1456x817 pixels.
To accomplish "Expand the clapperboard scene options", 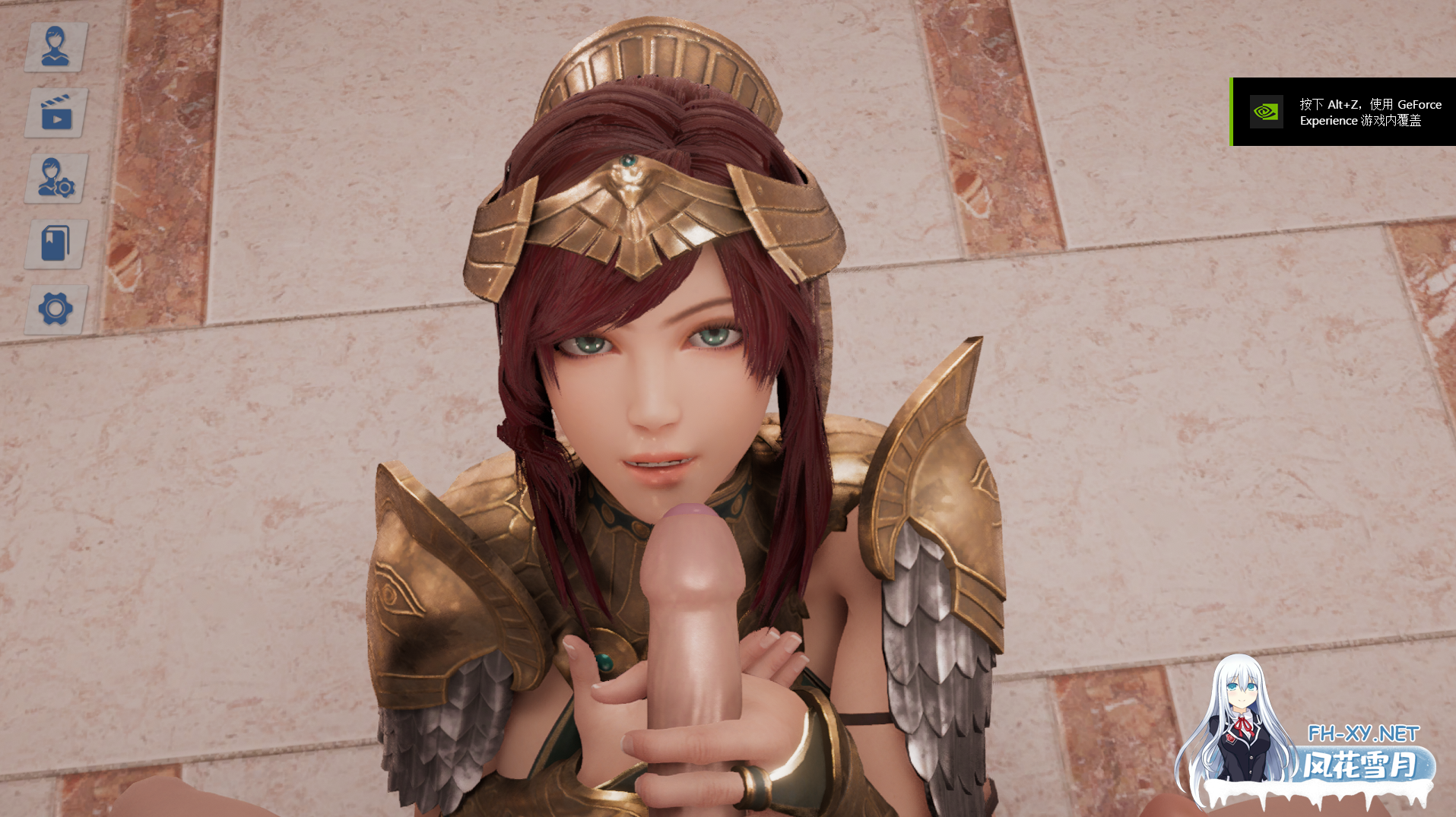I will coord(54,112).
